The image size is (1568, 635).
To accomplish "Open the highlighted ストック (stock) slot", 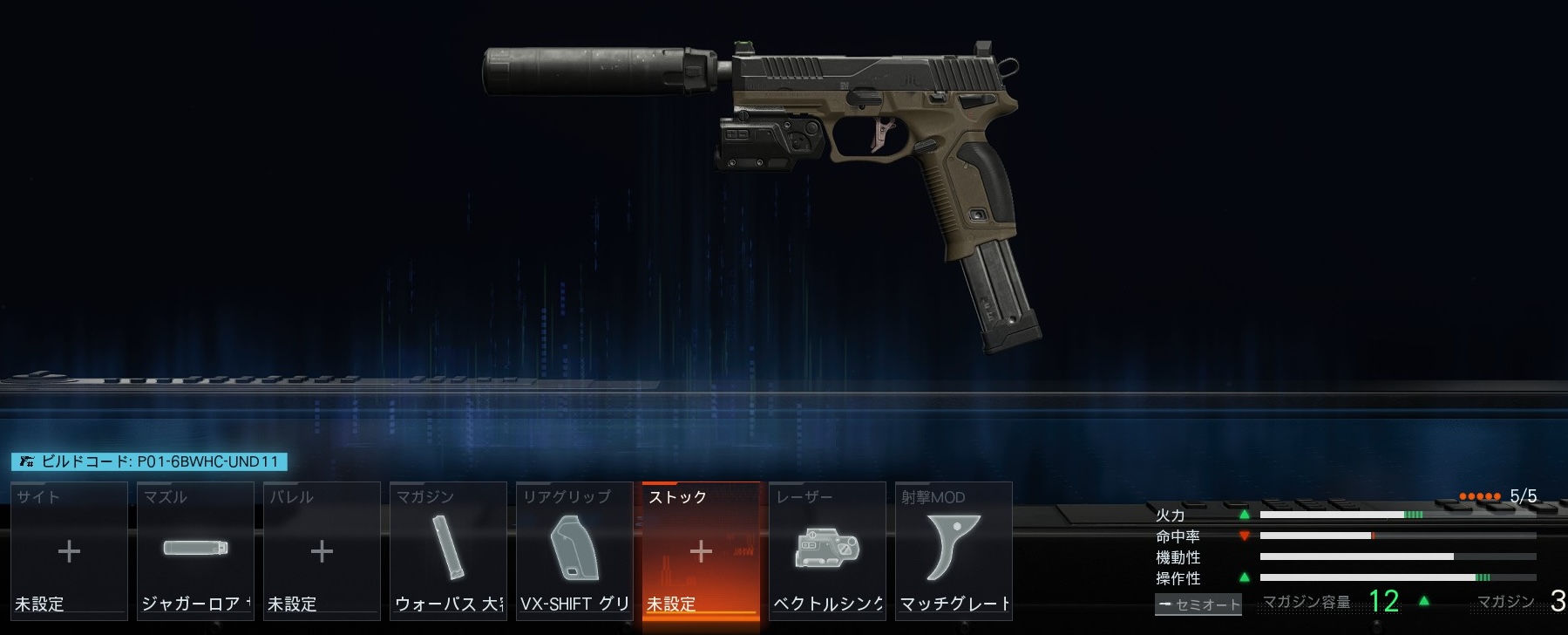I will (x=701, y=550).
